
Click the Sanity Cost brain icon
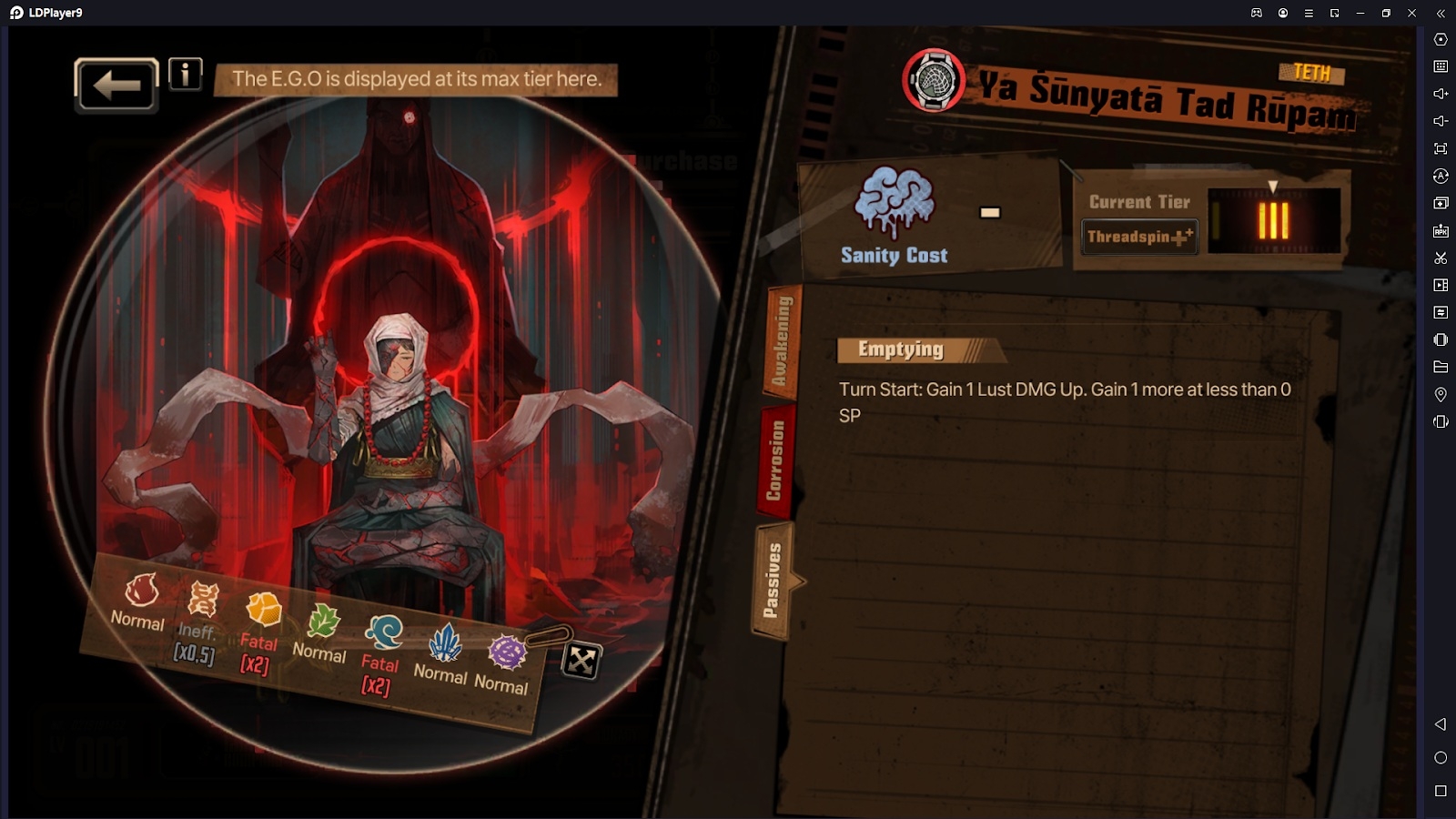click(895, 201)
